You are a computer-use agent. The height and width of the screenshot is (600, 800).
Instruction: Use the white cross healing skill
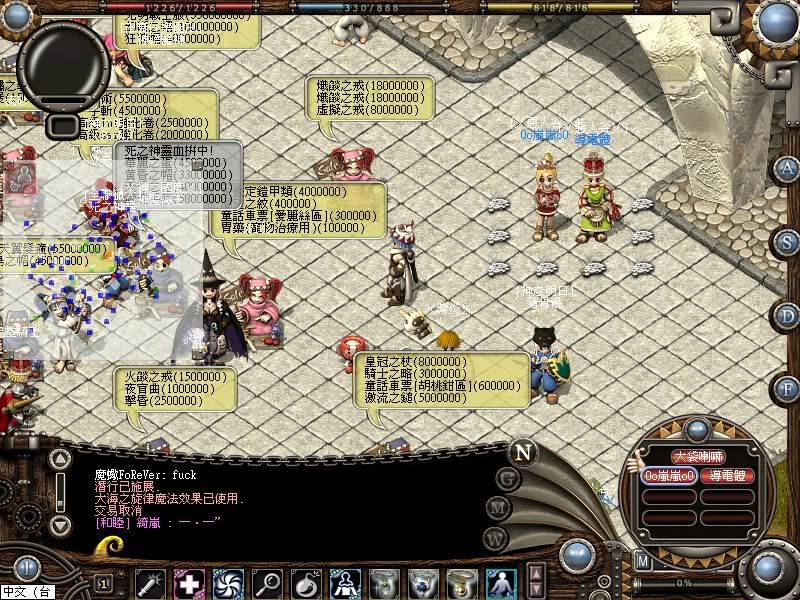[x=189, y=582]
